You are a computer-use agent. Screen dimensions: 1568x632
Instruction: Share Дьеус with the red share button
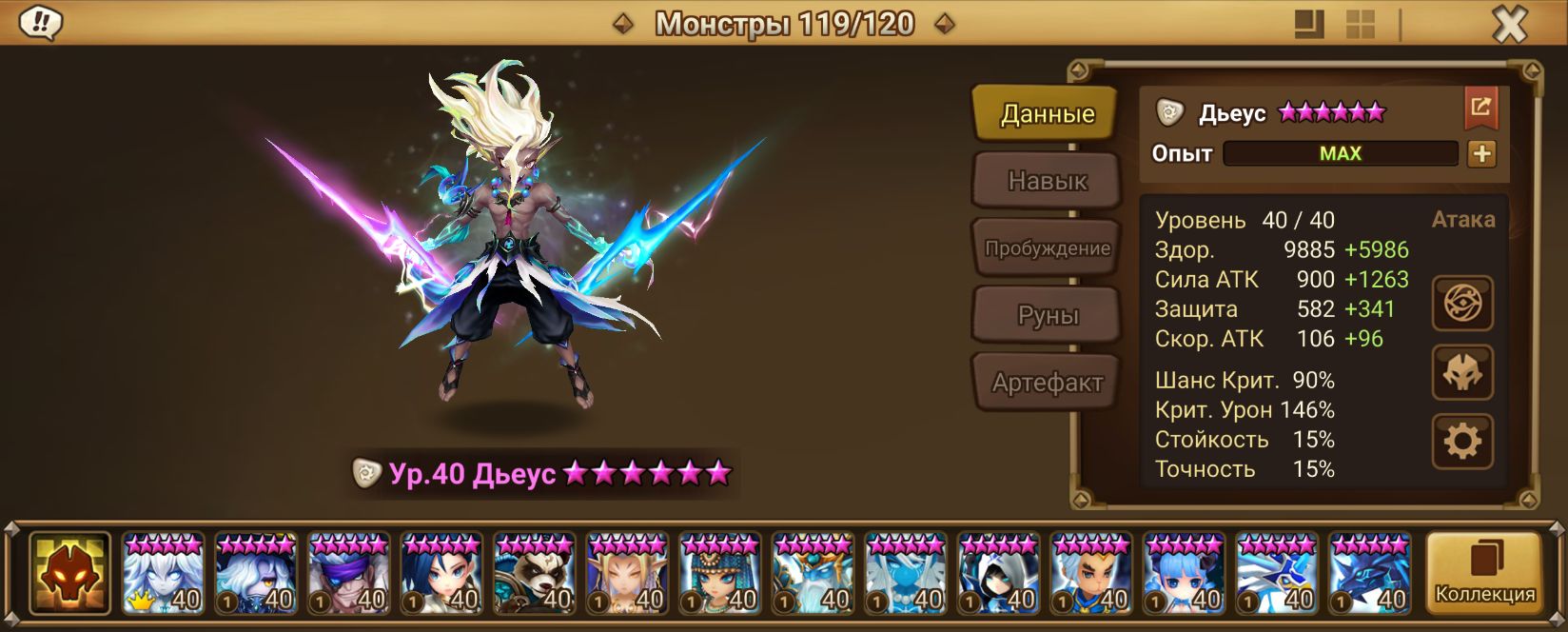pyautogui.click(x=1480, y=108)
